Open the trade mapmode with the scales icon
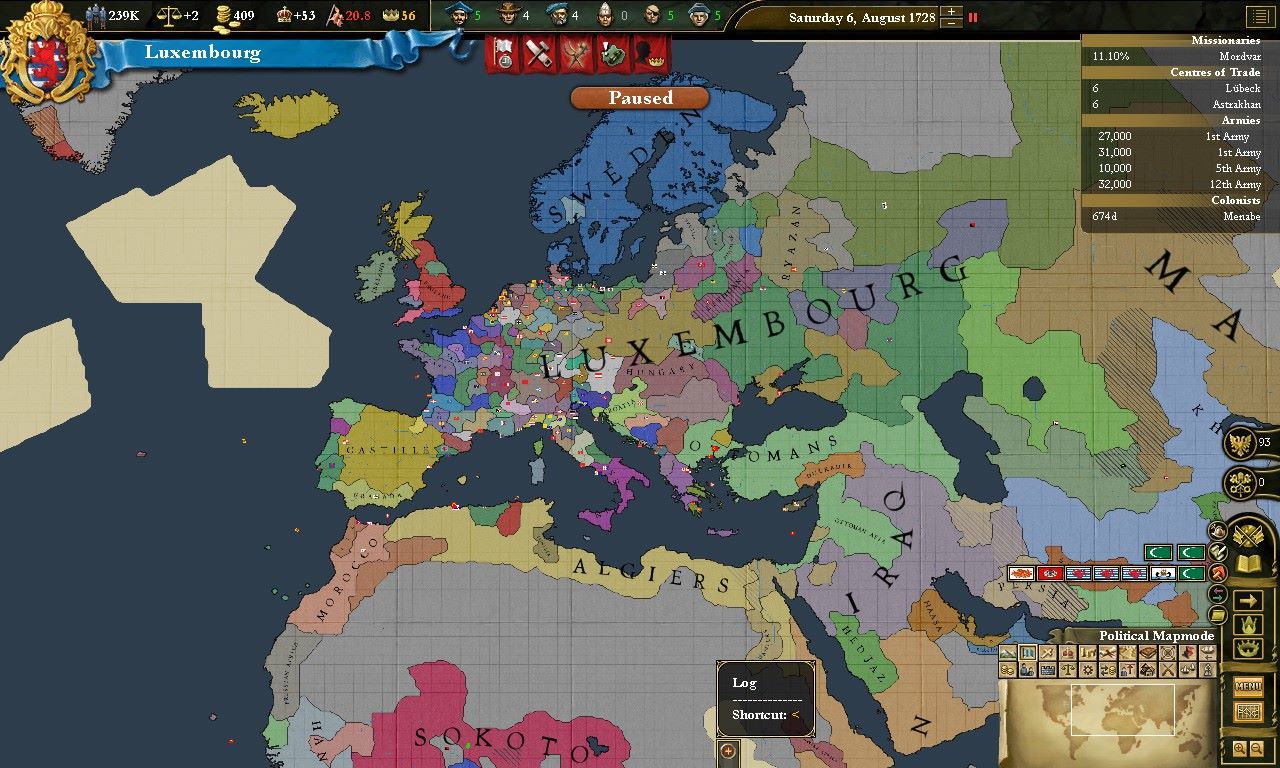 [x=1068, y=671]
